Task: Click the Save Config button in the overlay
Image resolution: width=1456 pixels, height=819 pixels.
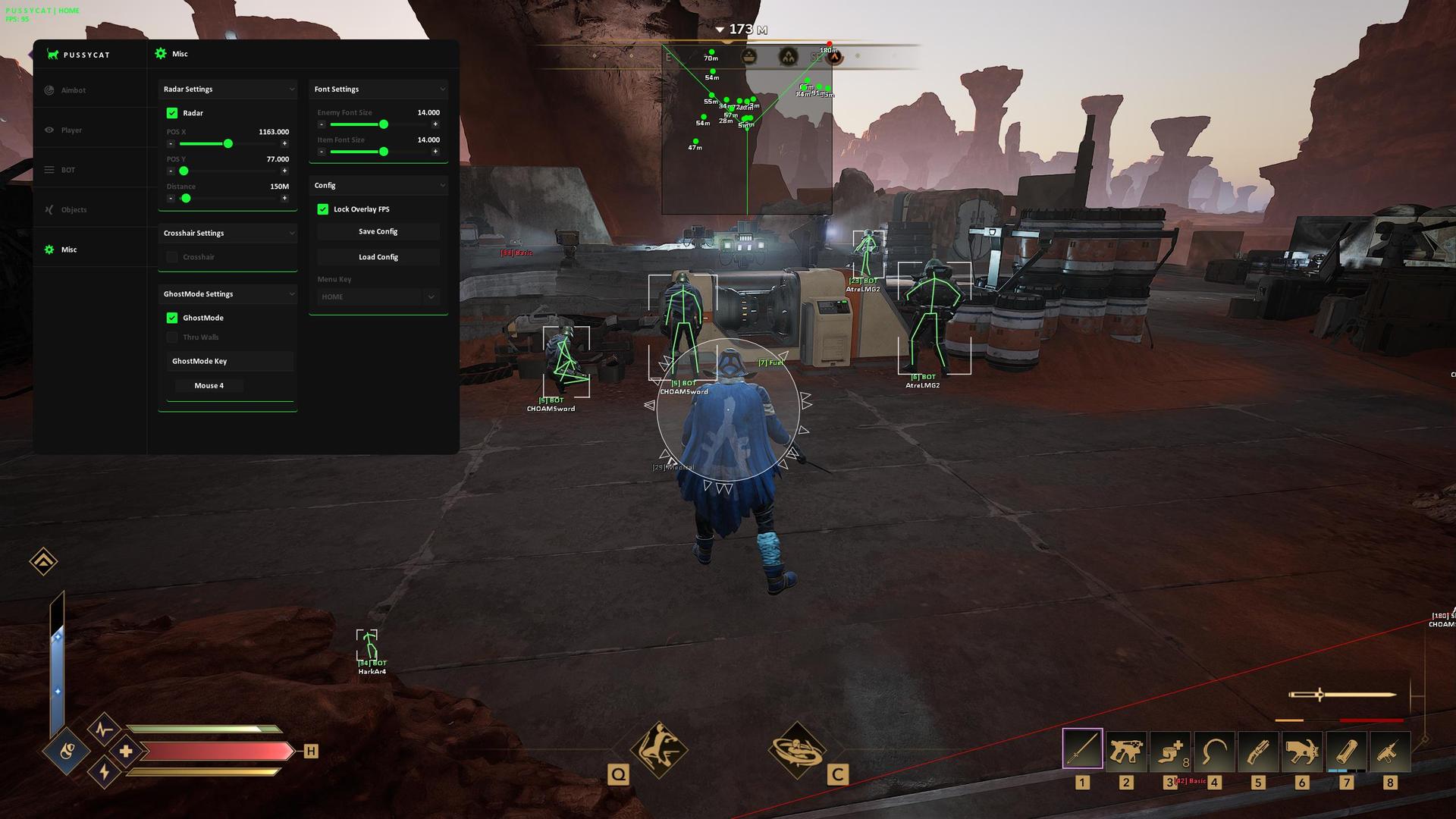Action: 378,231
